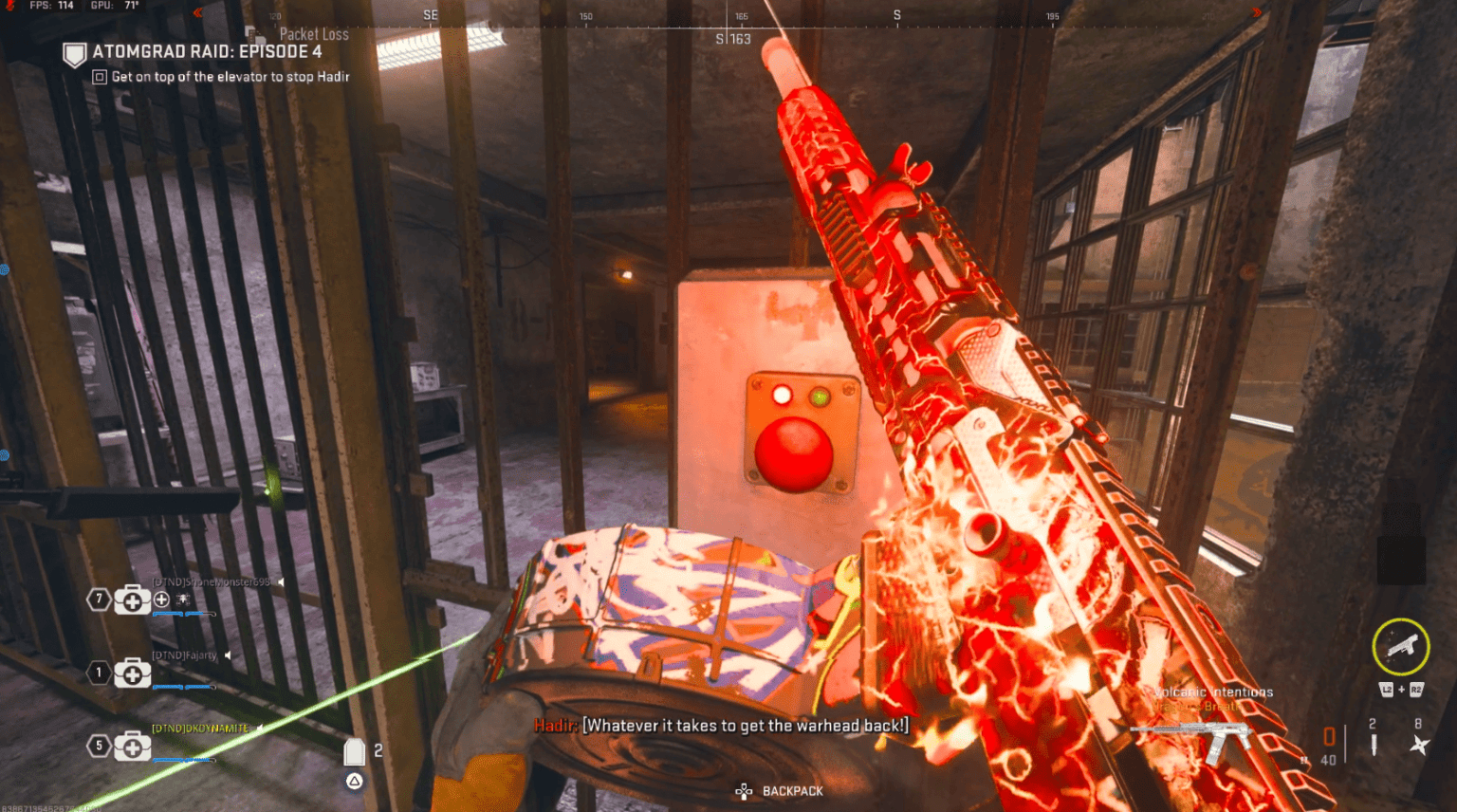Select the throwing star equipment icon
Viewport: 1457px width, 812px height.
pyautogui.click(x=1418, y=745)
